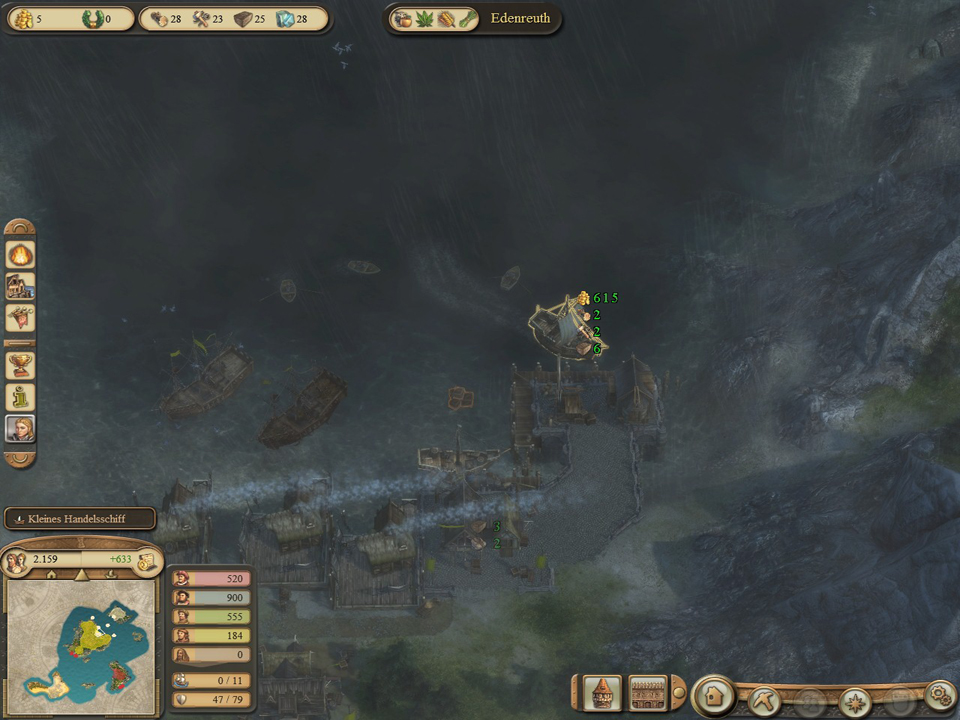
Task: Open the population portraits overview
Action: 16,561
